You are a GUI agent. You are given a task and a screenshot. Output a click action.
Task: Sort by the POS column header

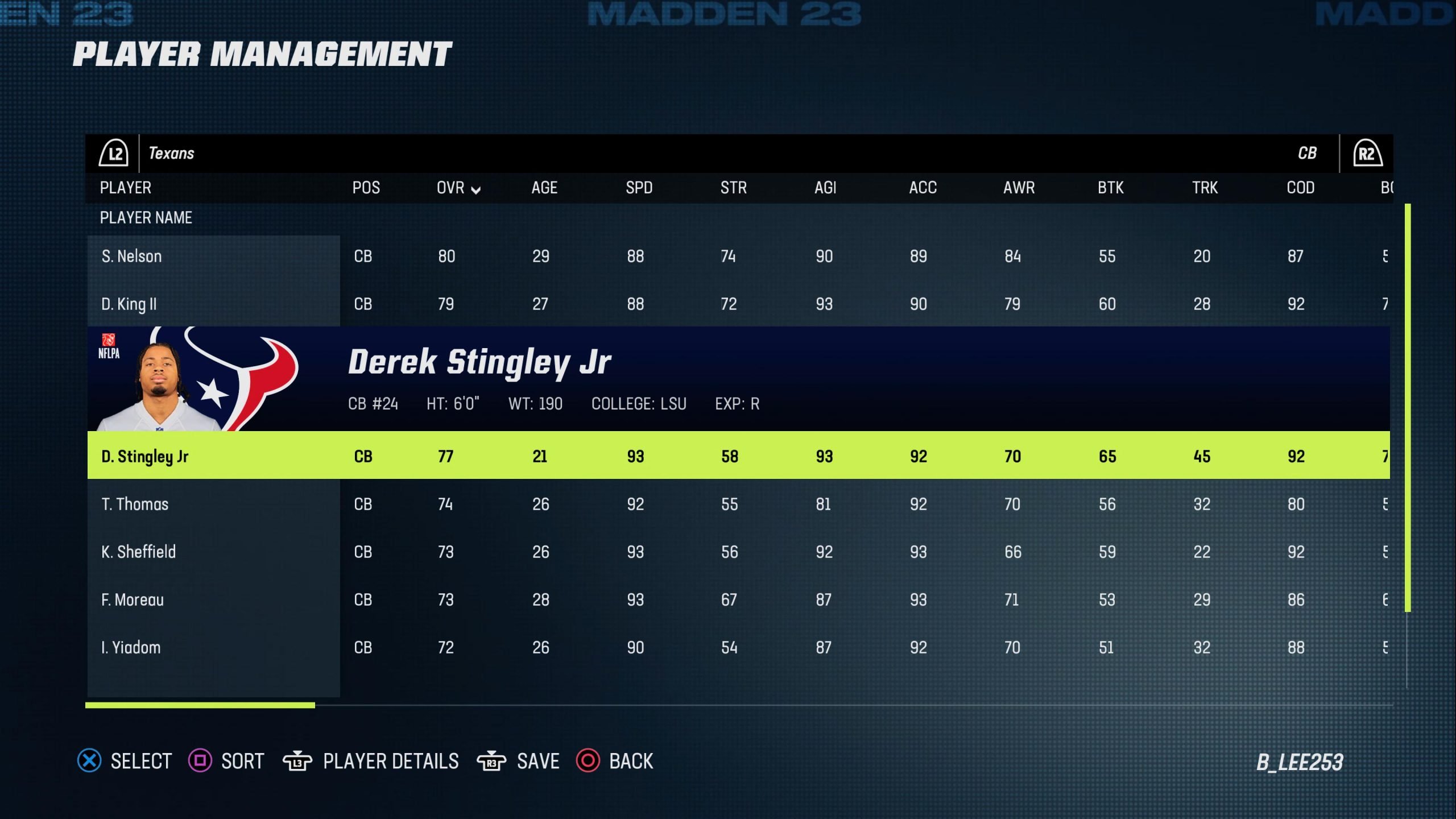click(x=366, y=188)
